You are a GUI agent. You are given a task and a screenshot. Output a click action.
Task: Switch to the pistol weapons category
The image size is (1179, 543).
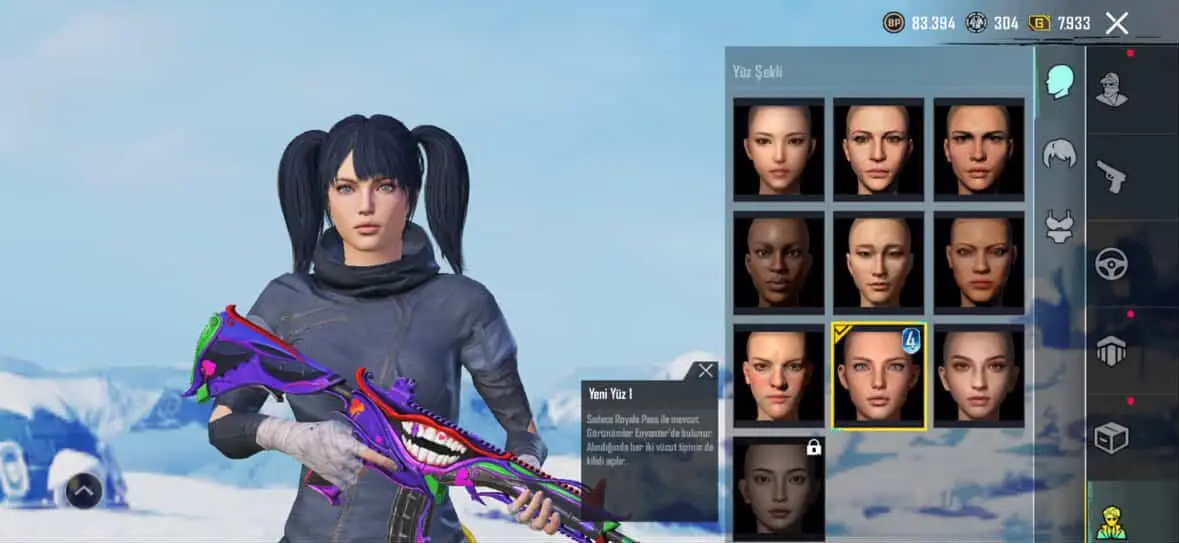click(x=1111, y=177)
